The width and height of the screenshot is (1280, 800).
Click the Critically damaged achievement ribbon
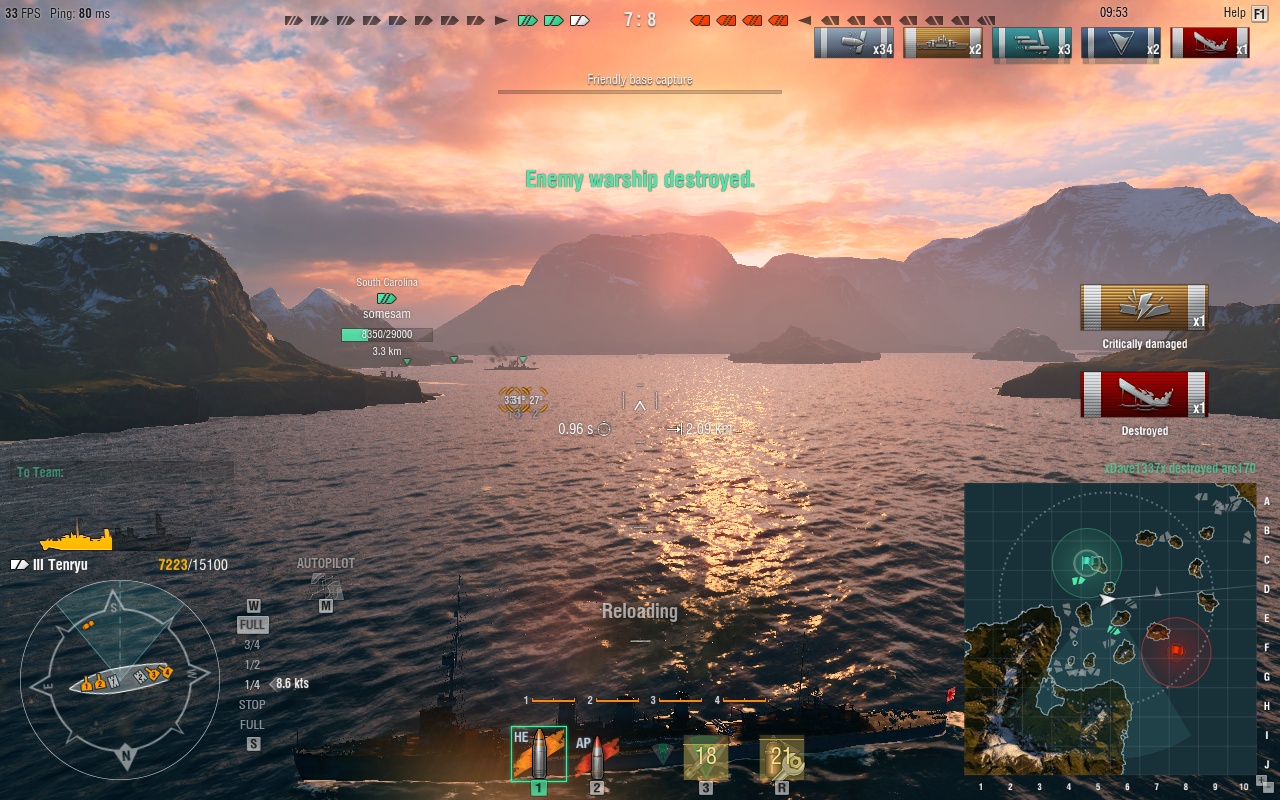(x=1144, y=308)
